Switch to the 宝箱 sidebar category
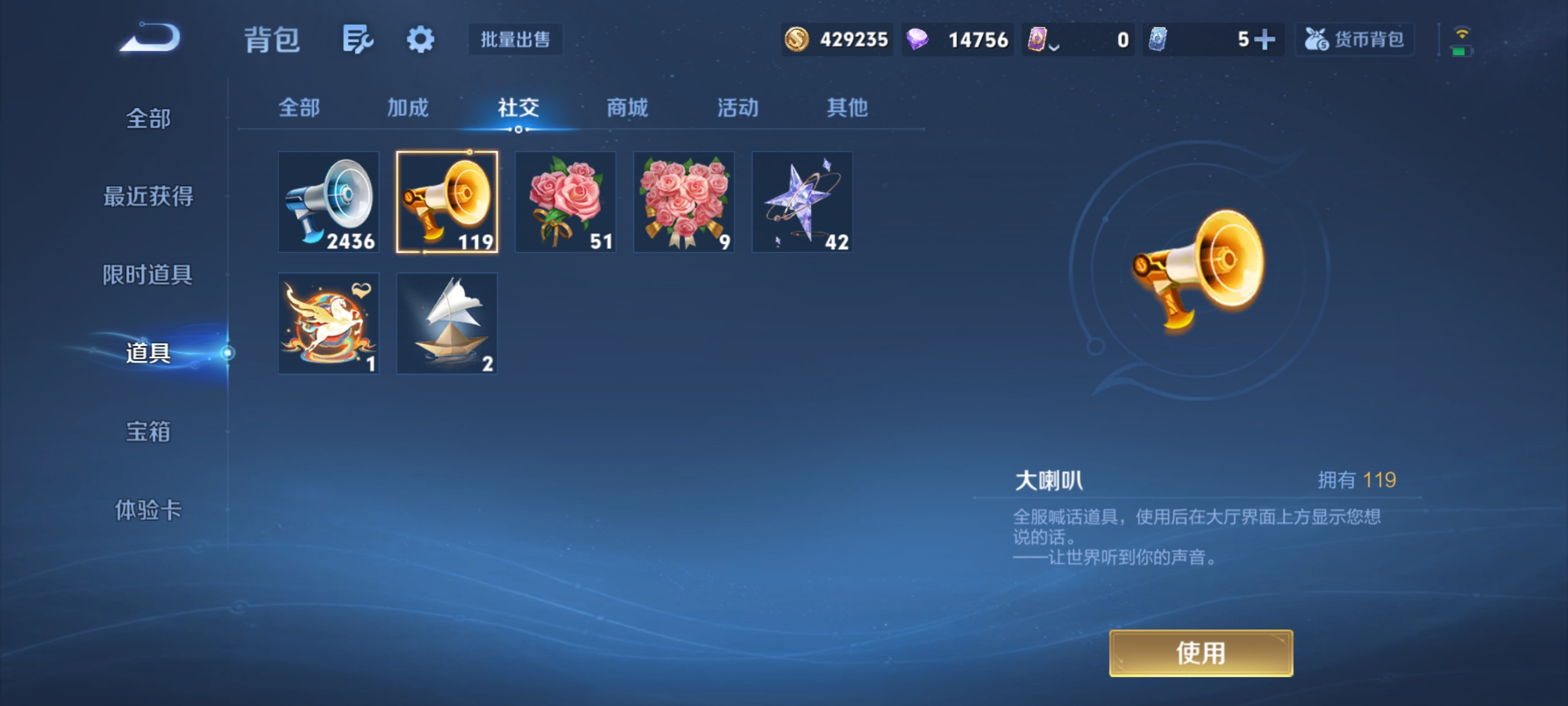This screenshot has height=706, width=1568. pos(148,430)
